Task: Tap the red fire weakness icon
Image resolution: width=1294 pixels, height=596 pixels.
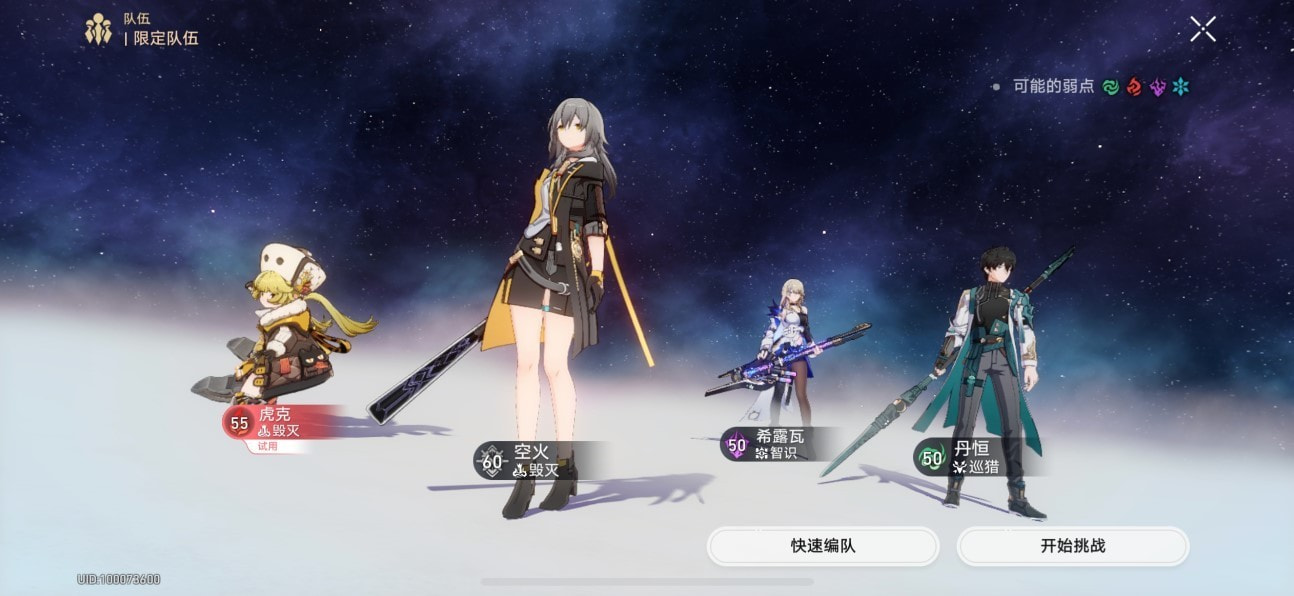Action: [x=1134, y=87]
